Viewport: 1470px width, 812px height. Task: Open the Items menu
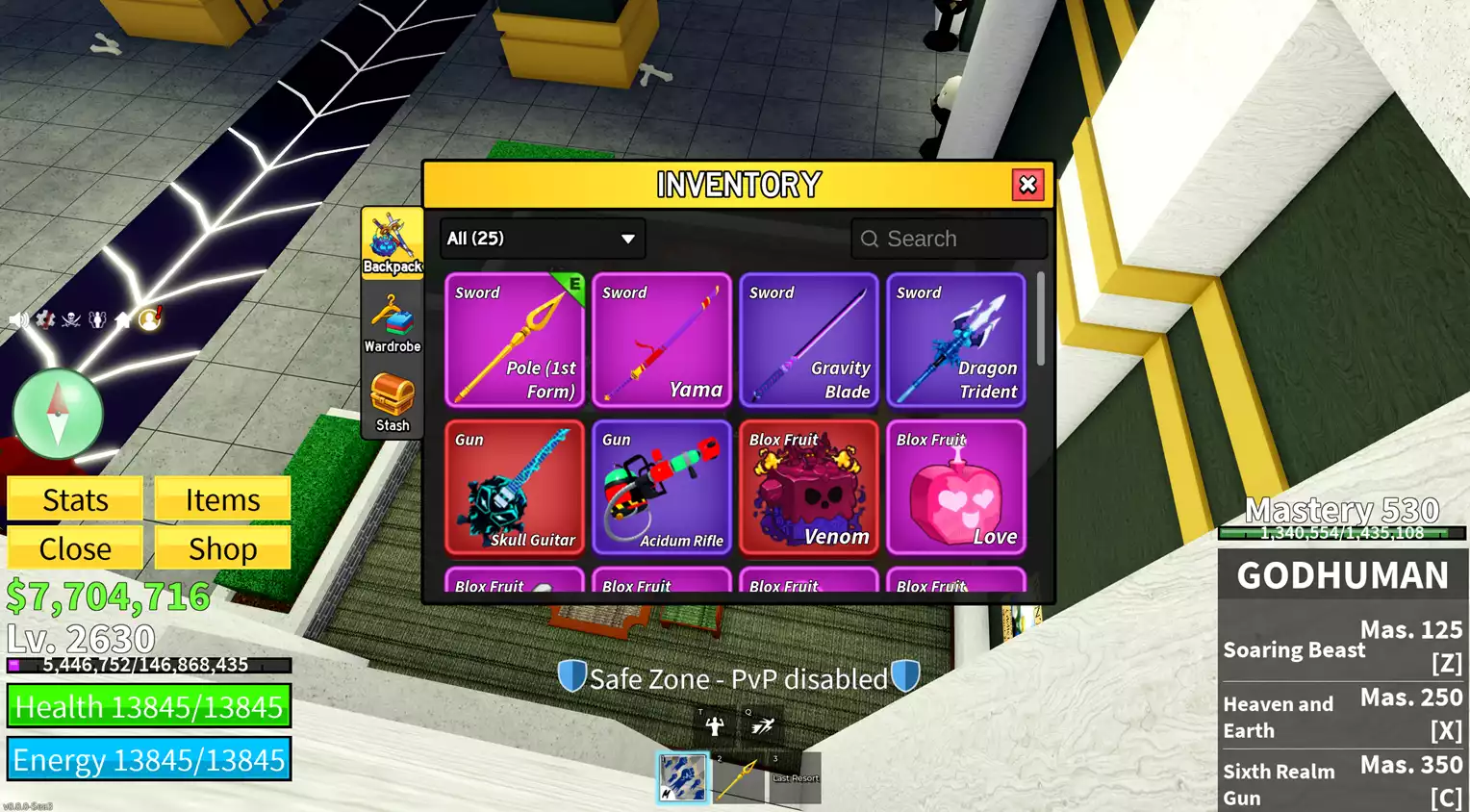[222, 499]
